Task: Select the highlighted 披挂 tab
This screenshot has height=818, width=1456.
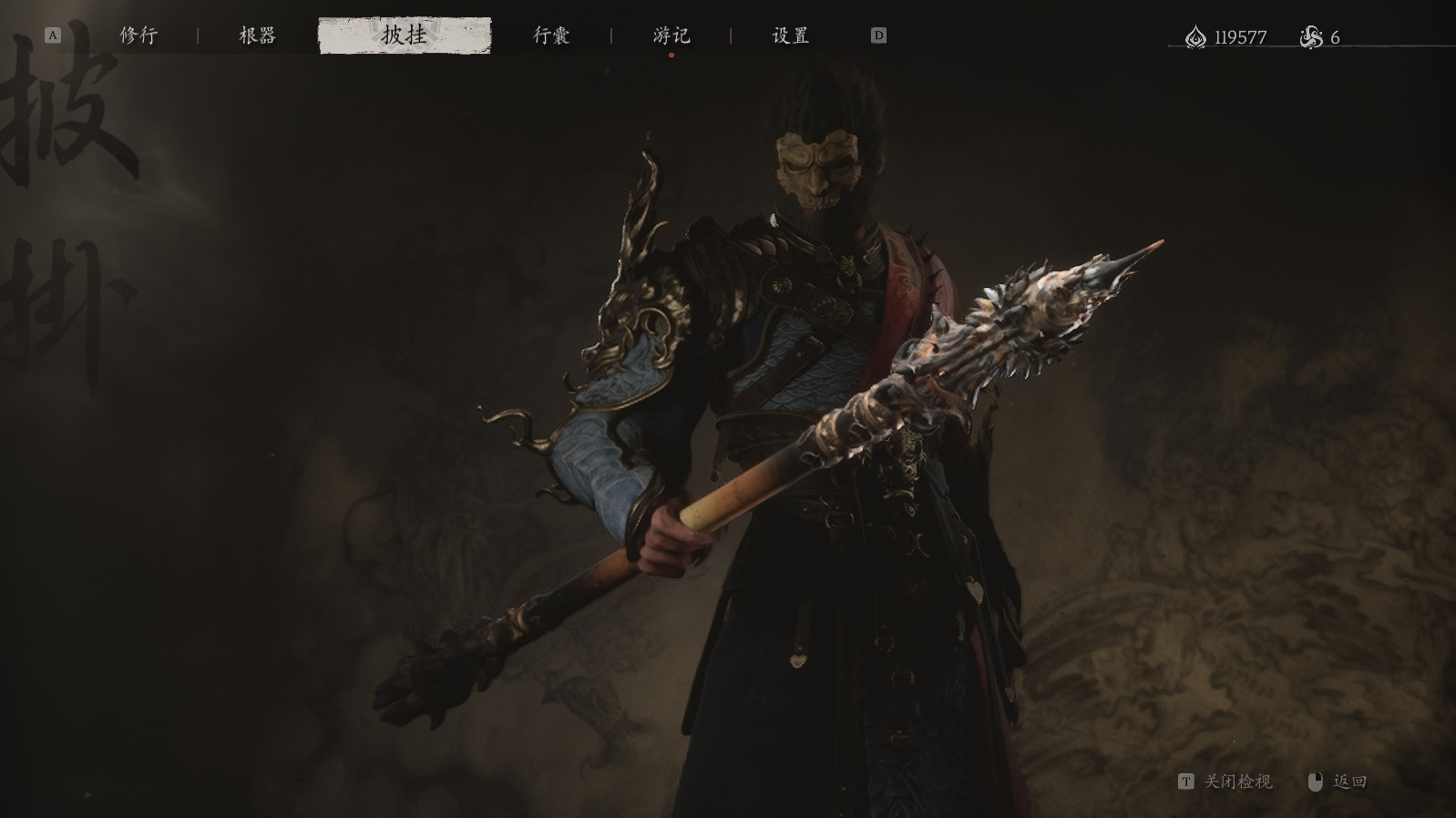Action: [x=407, y=36]
